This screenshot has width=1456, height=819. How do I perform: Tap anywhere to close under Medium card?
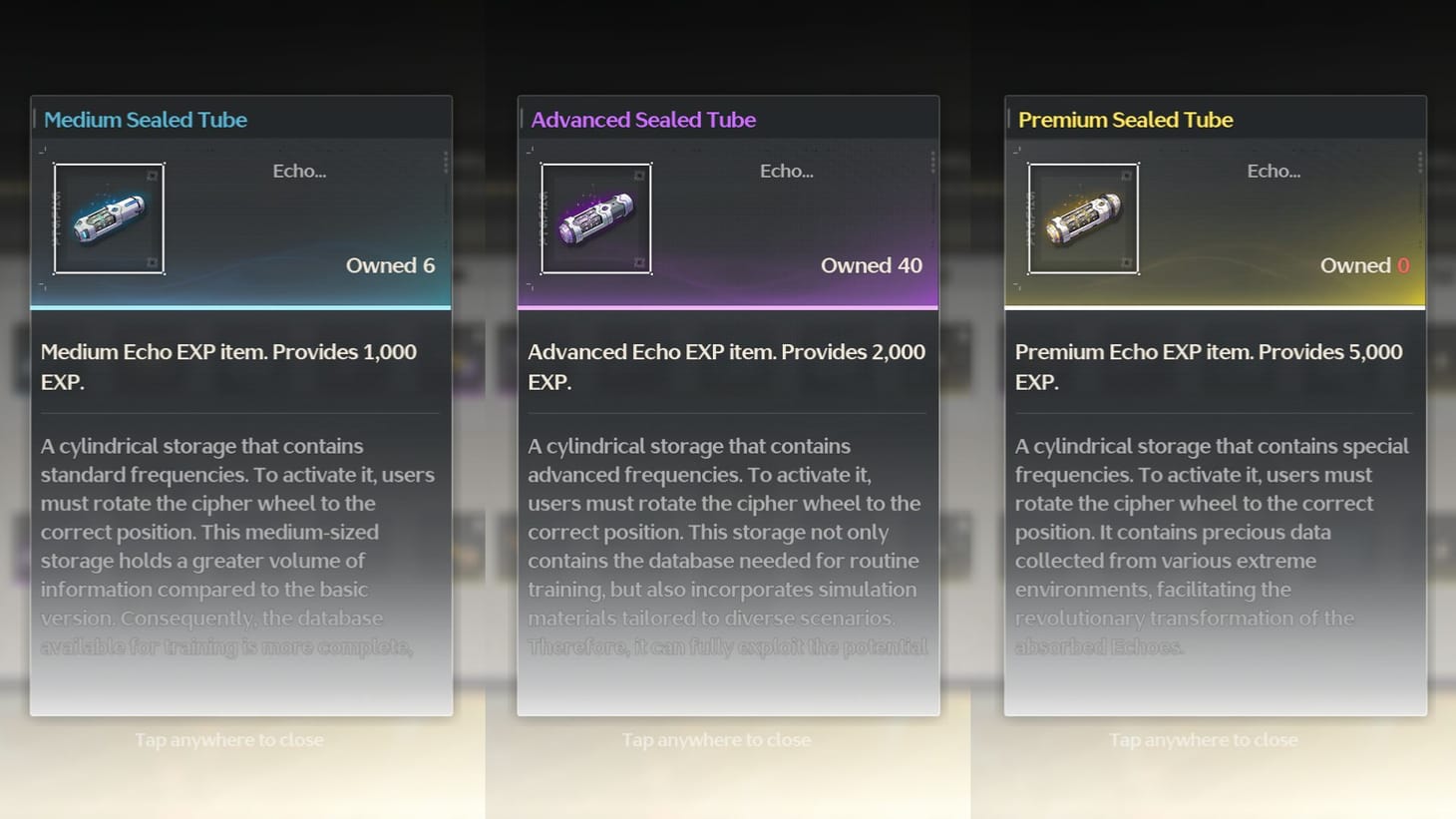pos(229,739)
